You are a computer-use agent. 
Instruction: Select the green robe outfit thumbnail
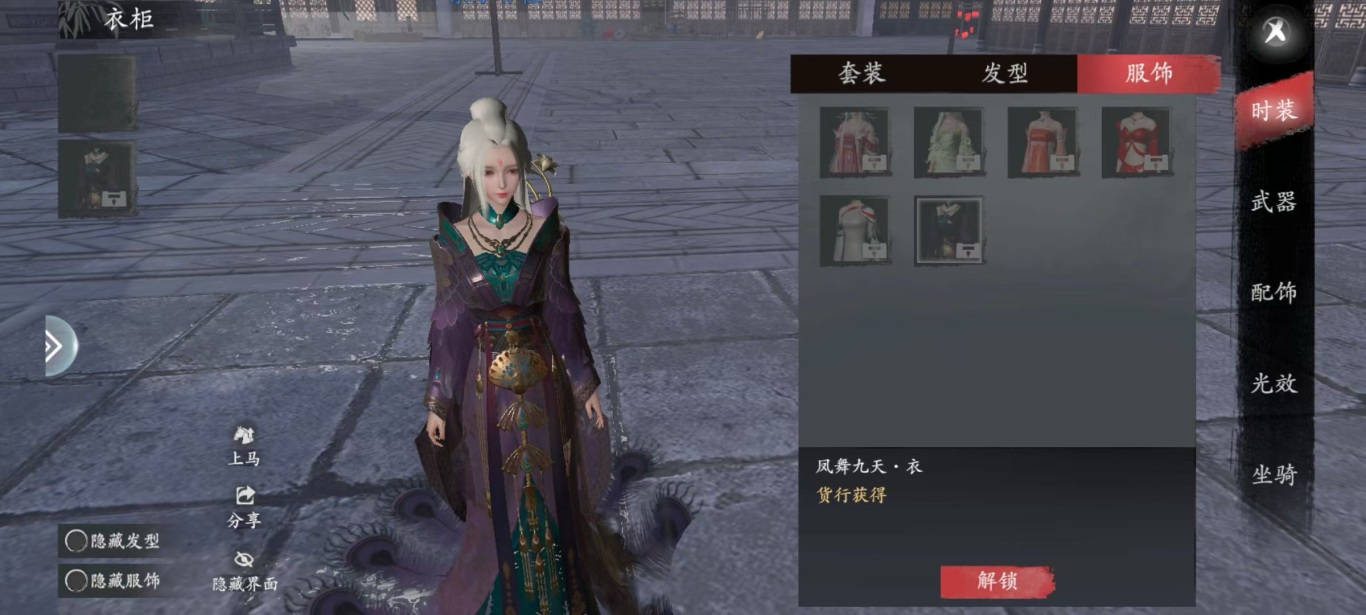[x=948, y=142]
